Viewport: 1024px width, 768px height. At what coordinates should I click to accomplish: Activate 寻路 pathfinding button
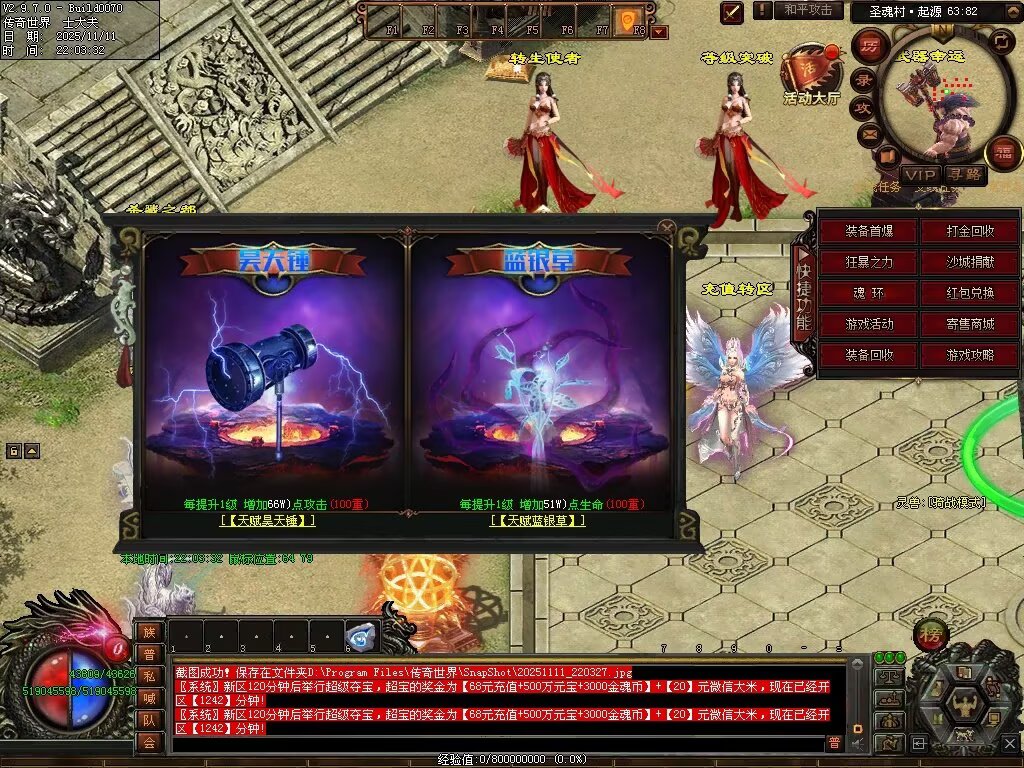coord(965,175)
